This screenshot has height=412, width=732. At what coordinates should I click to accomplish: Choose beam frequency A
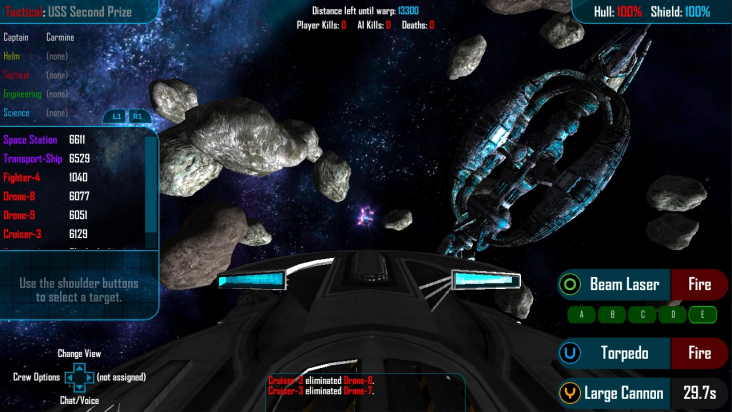(582, 315)
